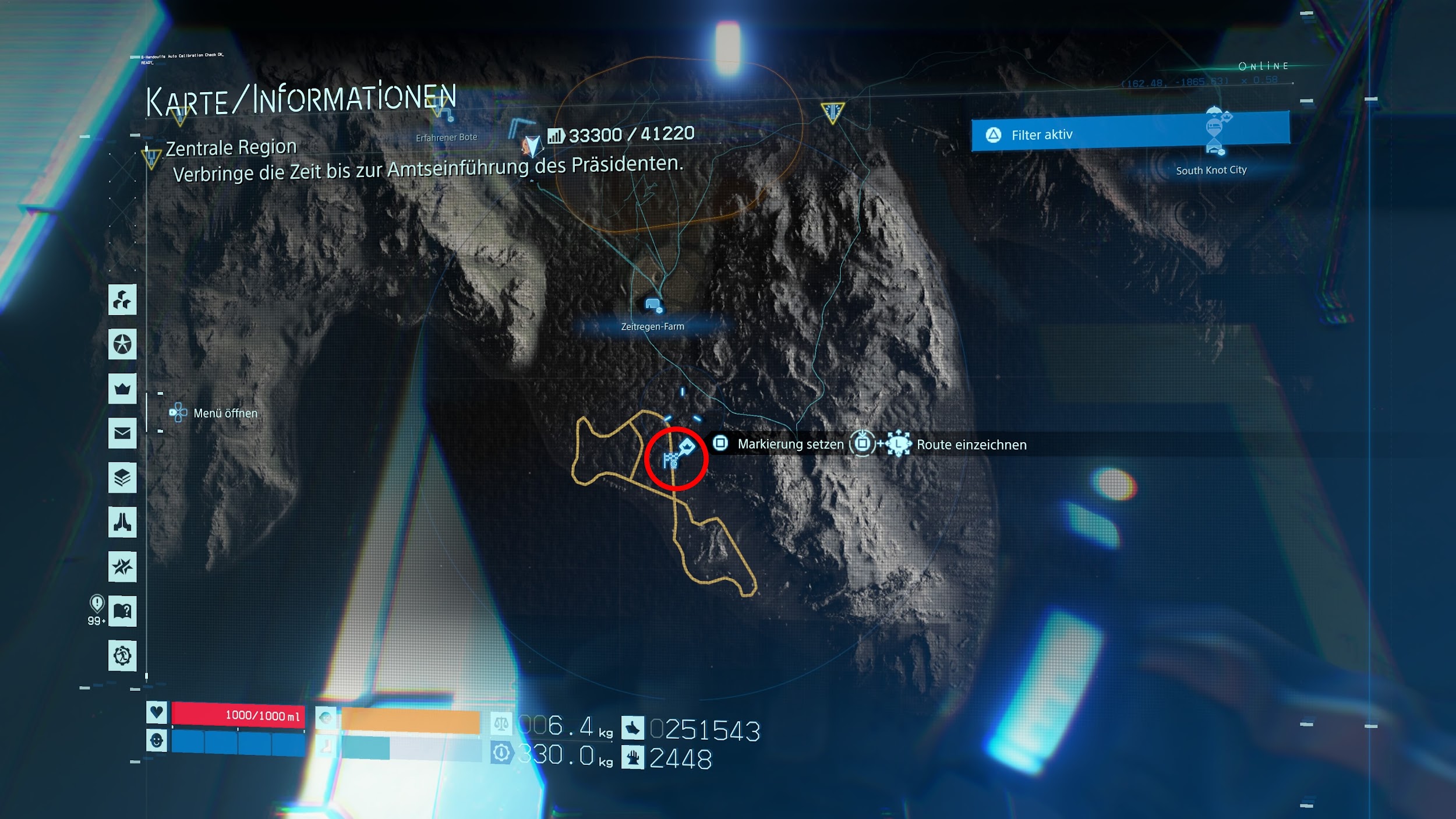Select the crossed stars sidebar icon
1456x819 pixels.
point(122,566)
